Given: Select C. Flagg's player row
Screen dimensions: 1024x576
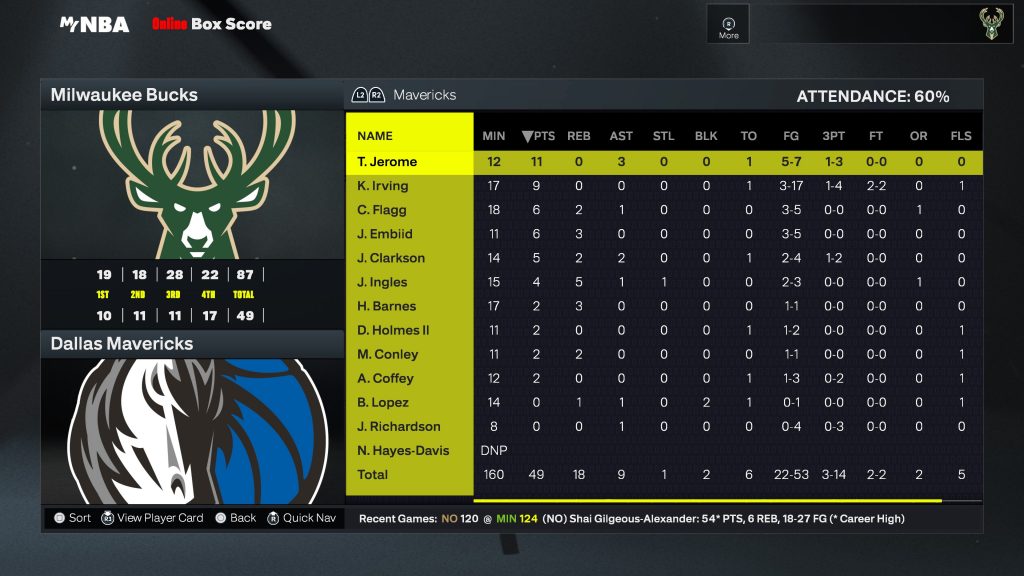Looking at the screenshot, I should pyautogui.click(x=382, y=210).
